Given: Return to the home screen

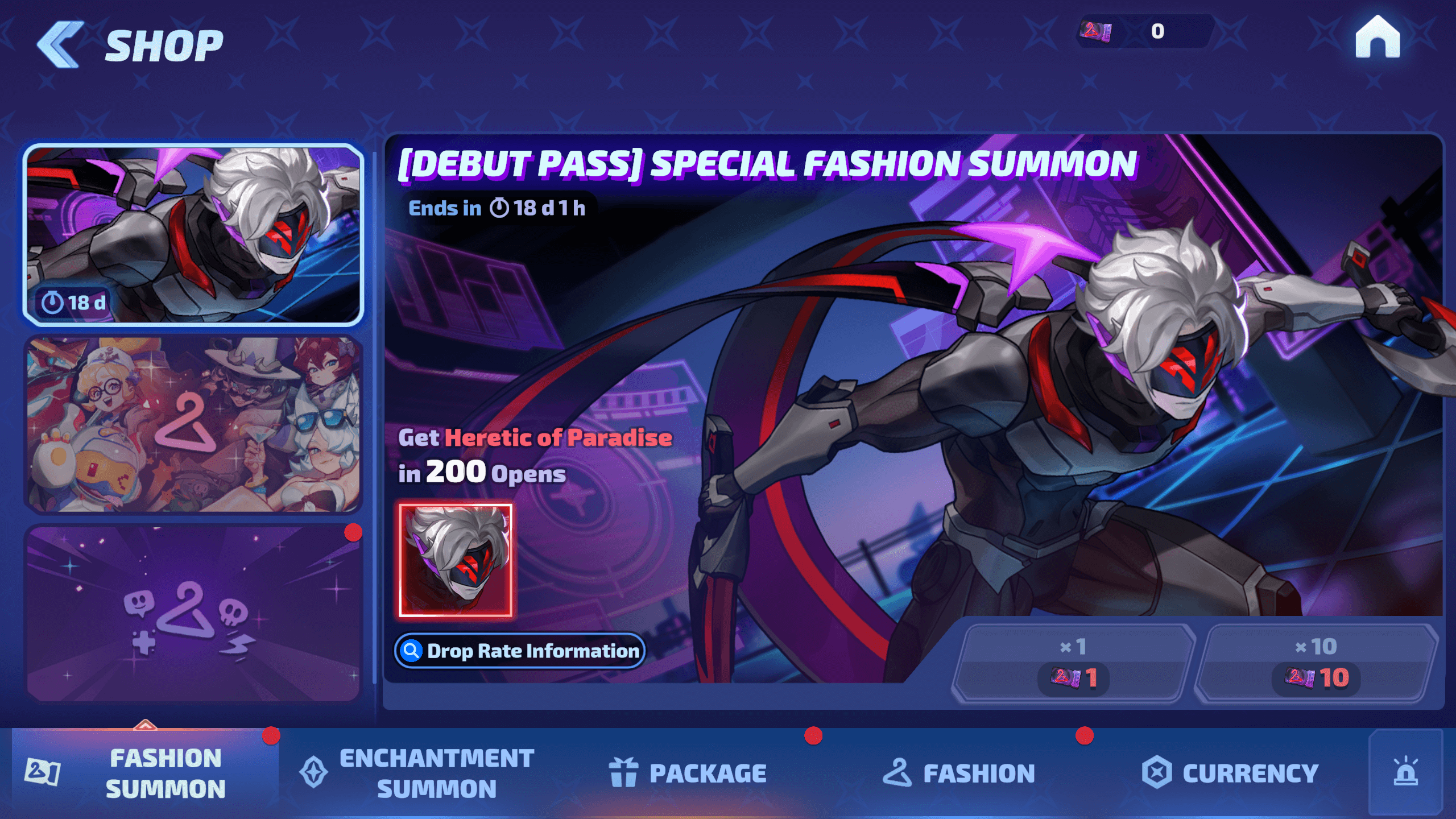Looking at the screenshot, I should pyautogui.click(x=1377, y=38).
